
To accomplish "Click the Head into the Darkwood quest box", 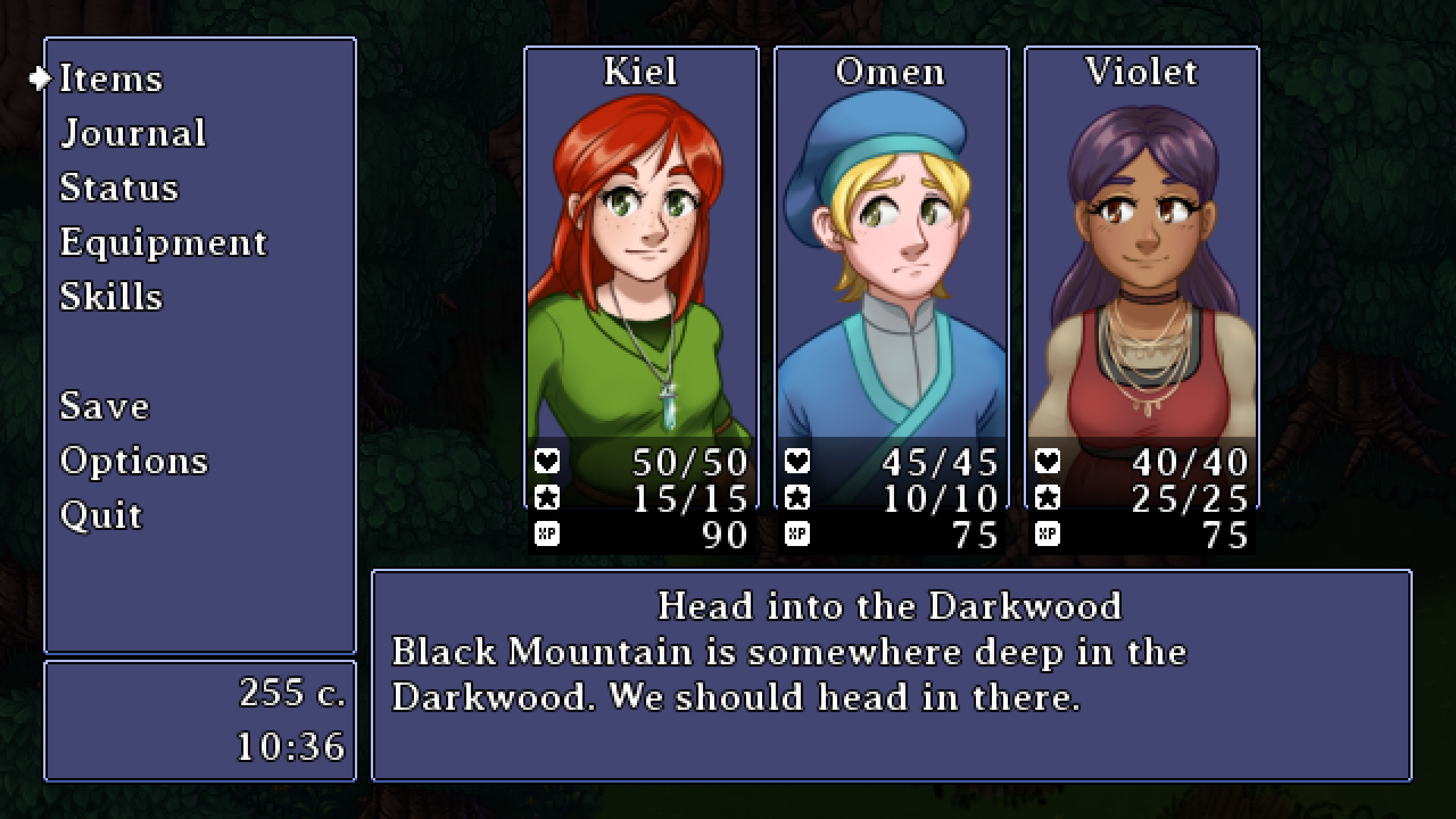I will (891, 675).
